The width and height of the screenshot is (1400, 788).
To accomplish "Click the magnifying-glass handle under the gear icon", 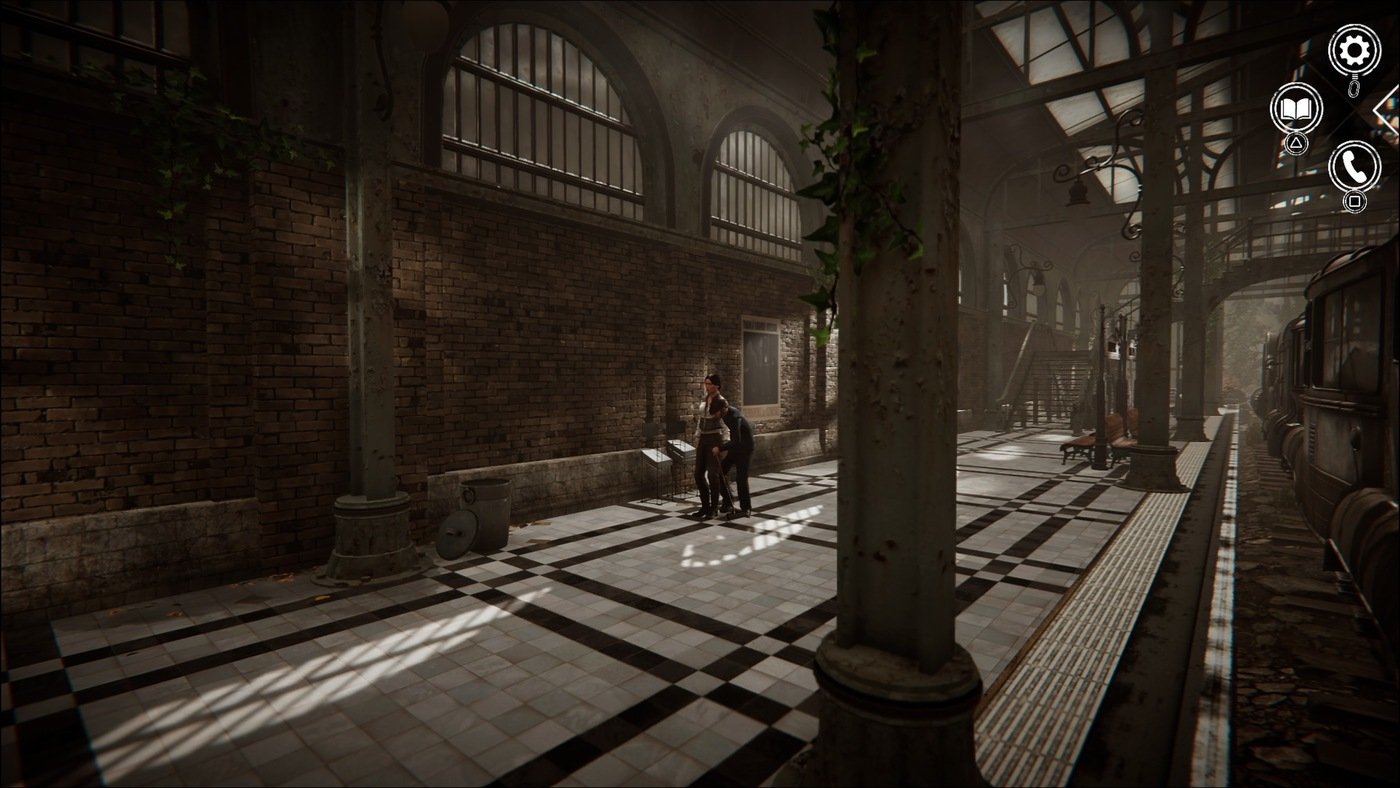I will click(x=1355, y=88).
